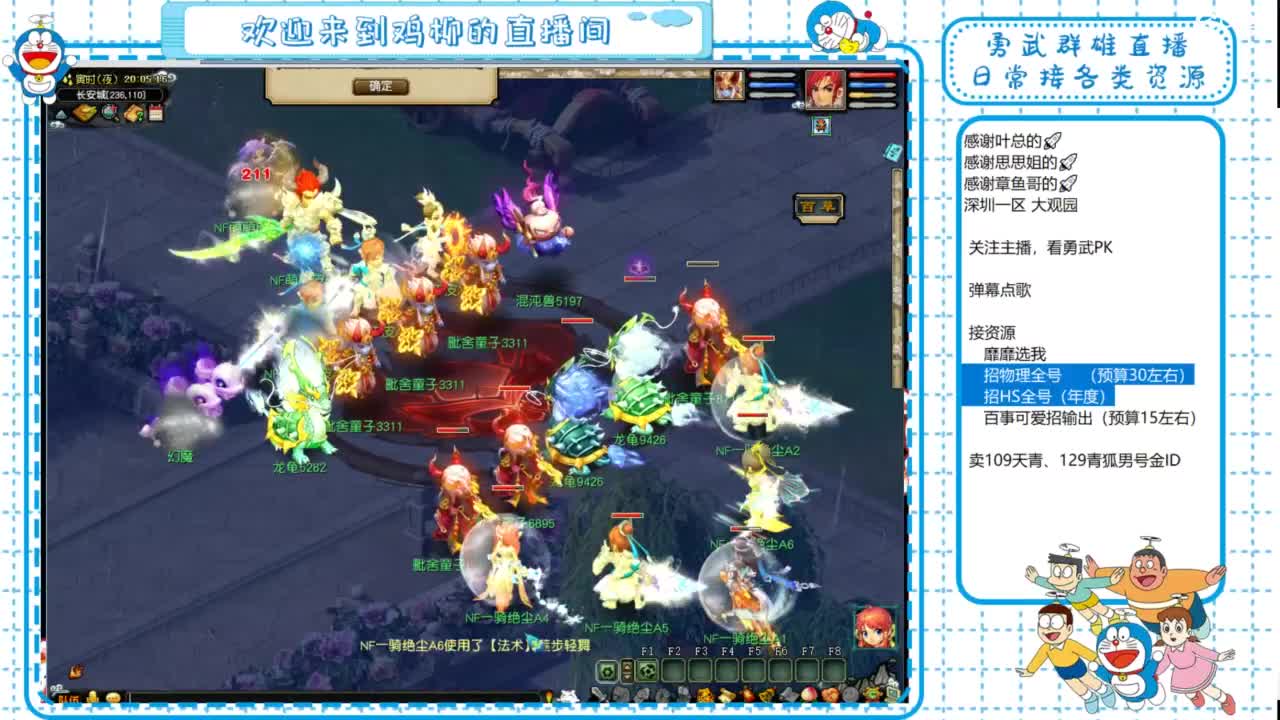The image size is (1280, 720).
Task: Select the F8 hotkey slot on the skill bar
Action: 835,670
